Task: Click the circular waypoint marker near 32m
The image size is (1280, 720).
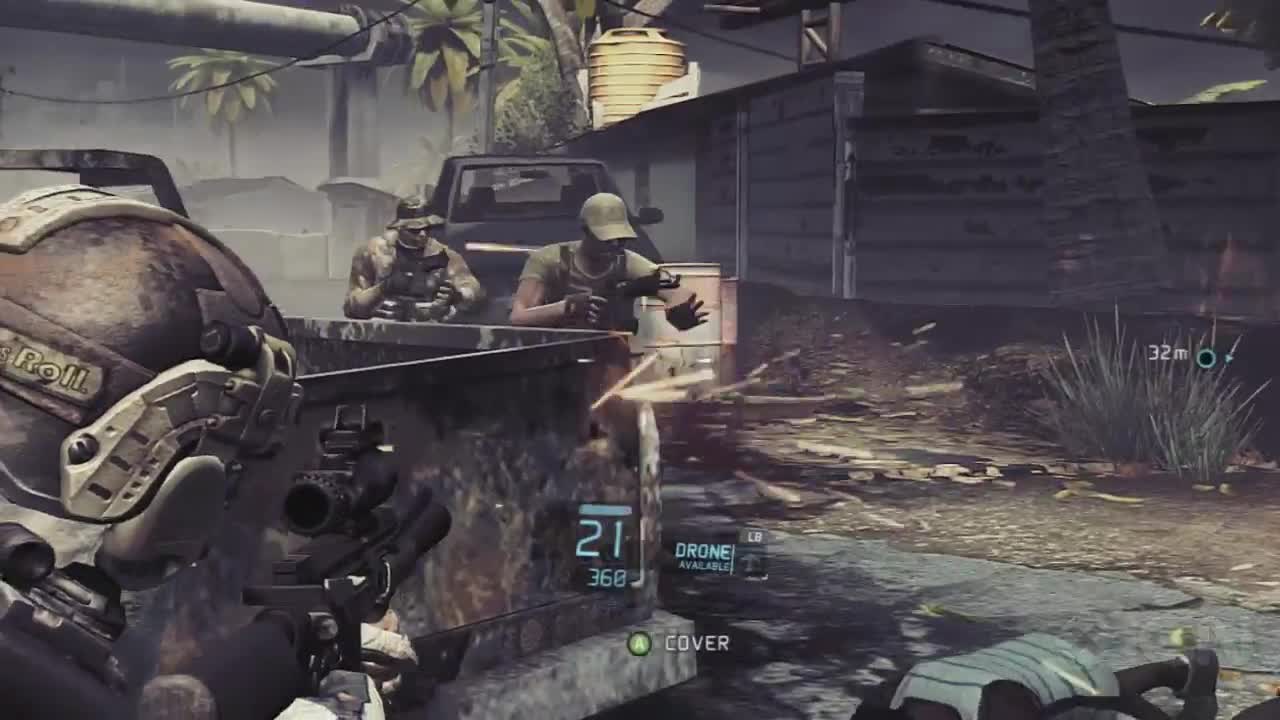Action: [x=1206, y=356]
